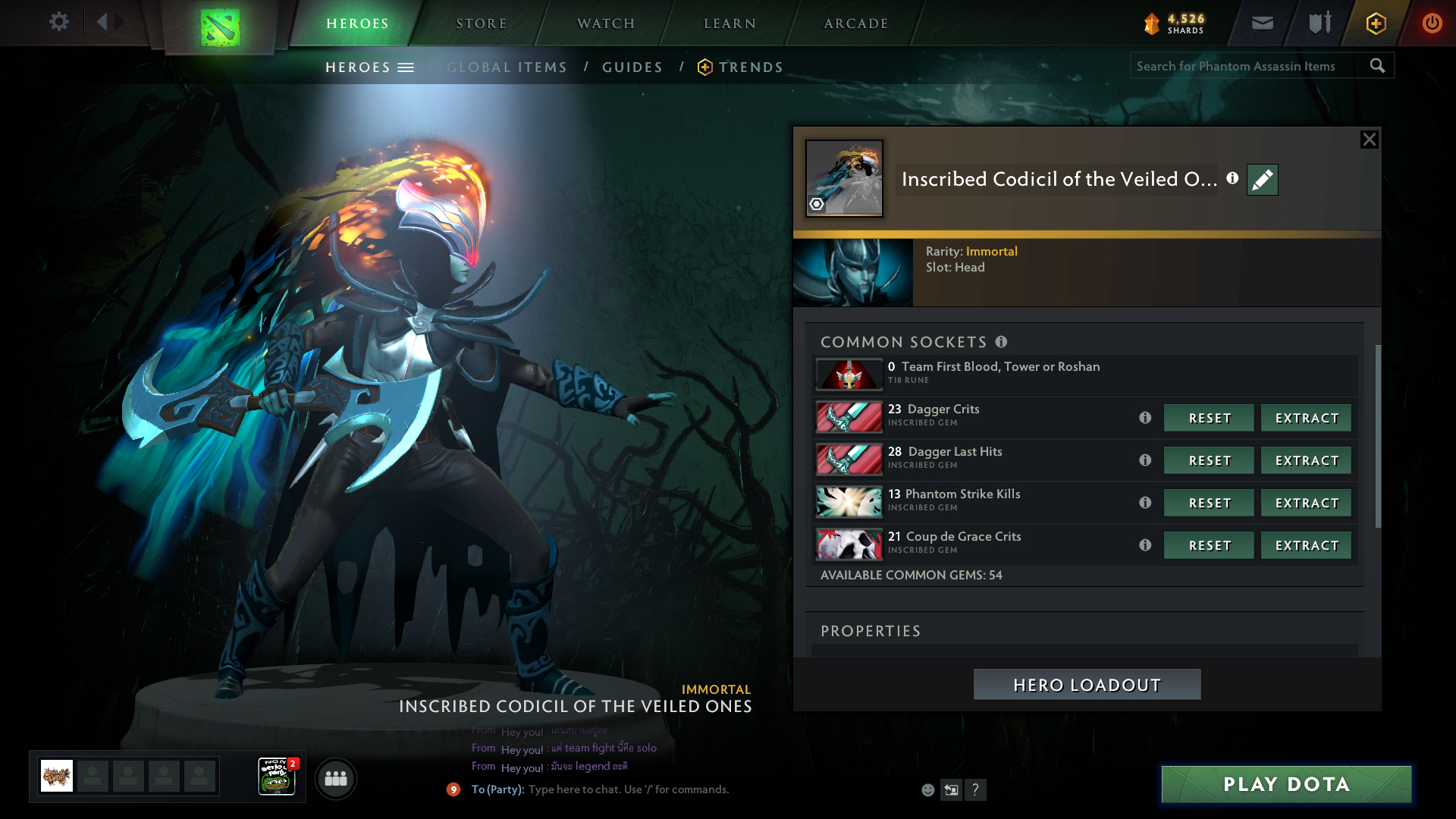
Task: Open the Hero Loadout
Action: (1087, 685)
